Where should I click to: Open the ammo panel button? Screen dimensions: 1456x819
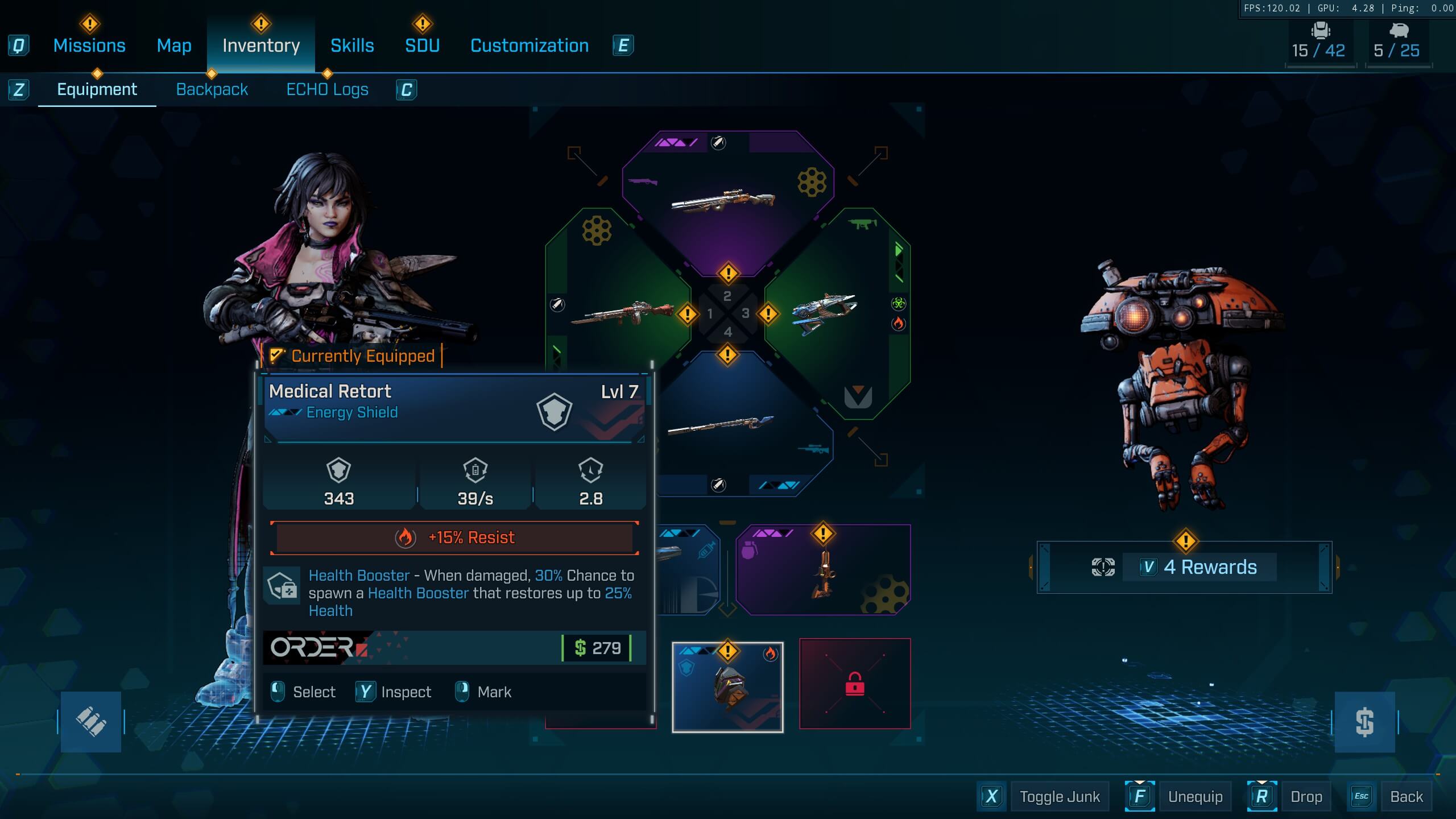pyautogui.click(x=91, y=722)
